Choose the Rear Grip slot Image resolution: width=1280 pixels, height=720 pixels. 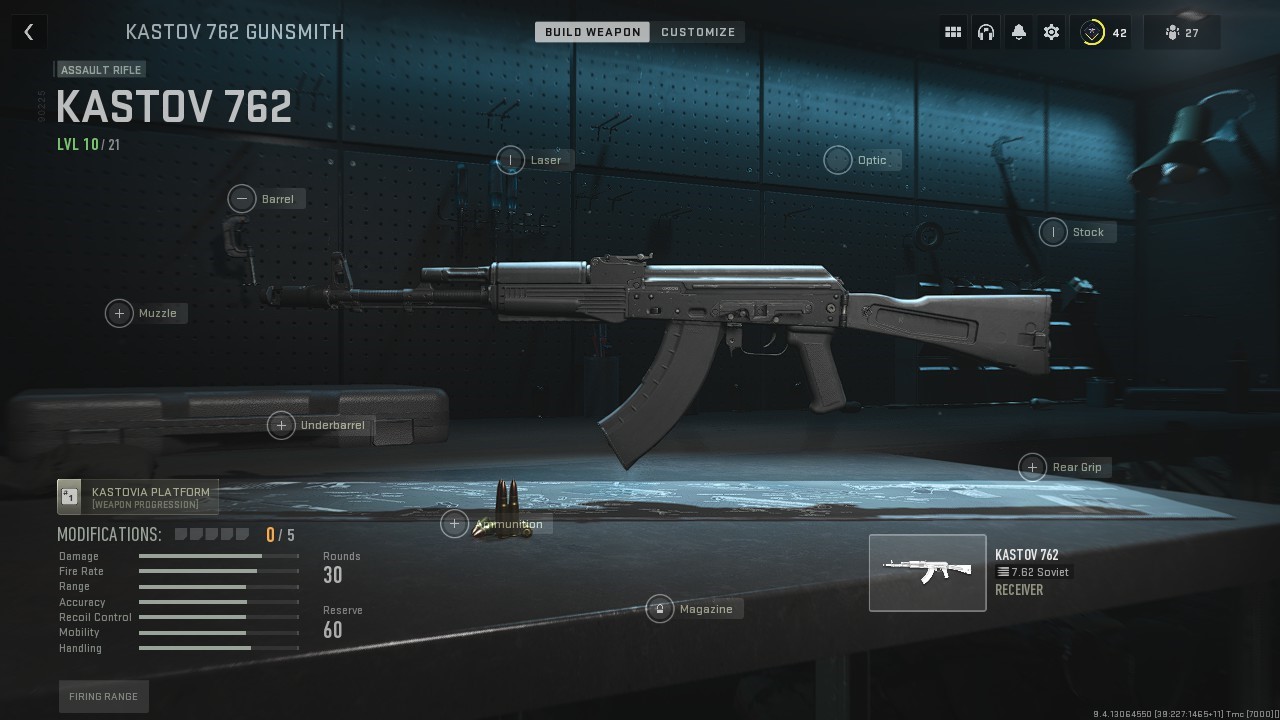tap(1032, 467)
